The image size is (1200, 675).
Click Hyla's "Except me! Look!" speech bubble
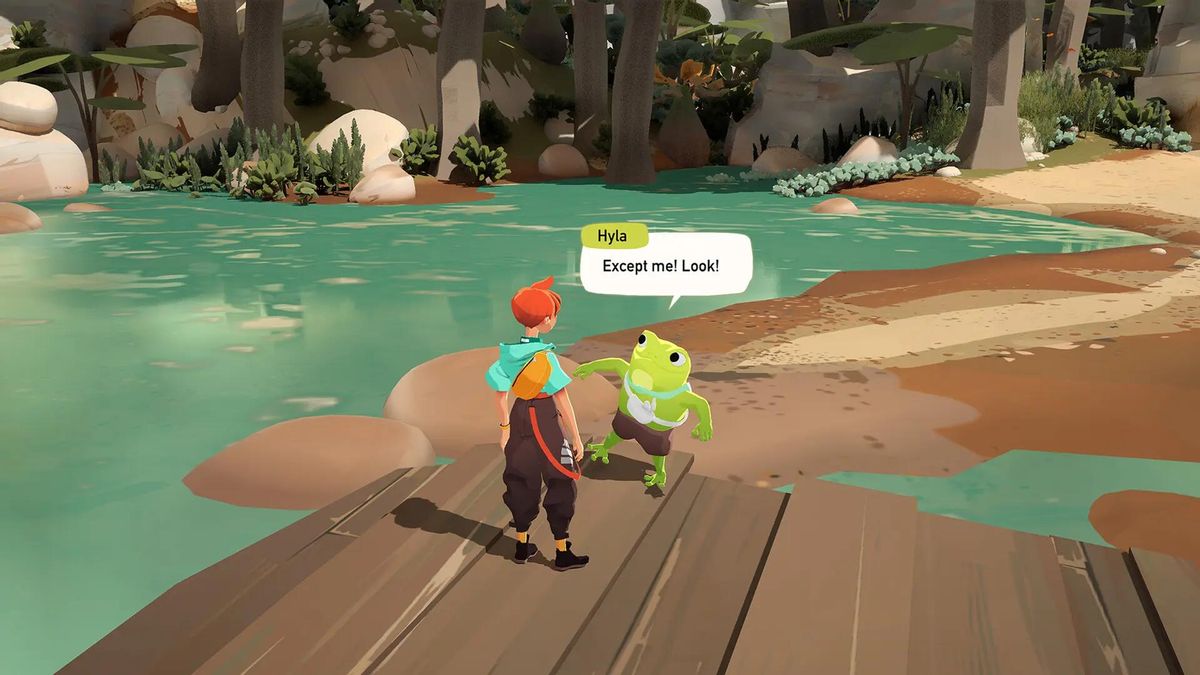665,266
